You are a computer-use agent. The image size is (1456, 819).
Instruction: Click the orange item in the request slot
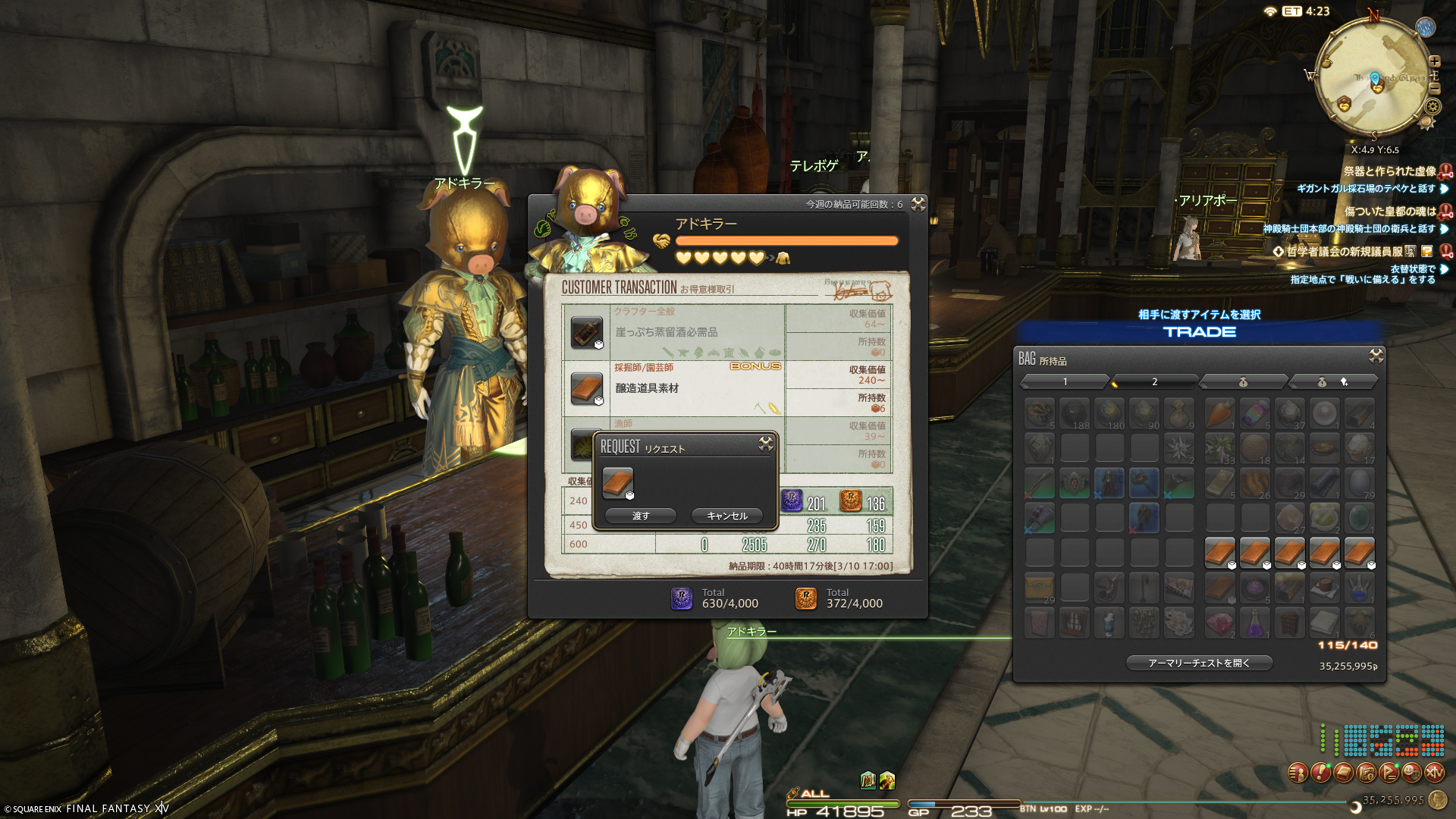click(617, 482)
